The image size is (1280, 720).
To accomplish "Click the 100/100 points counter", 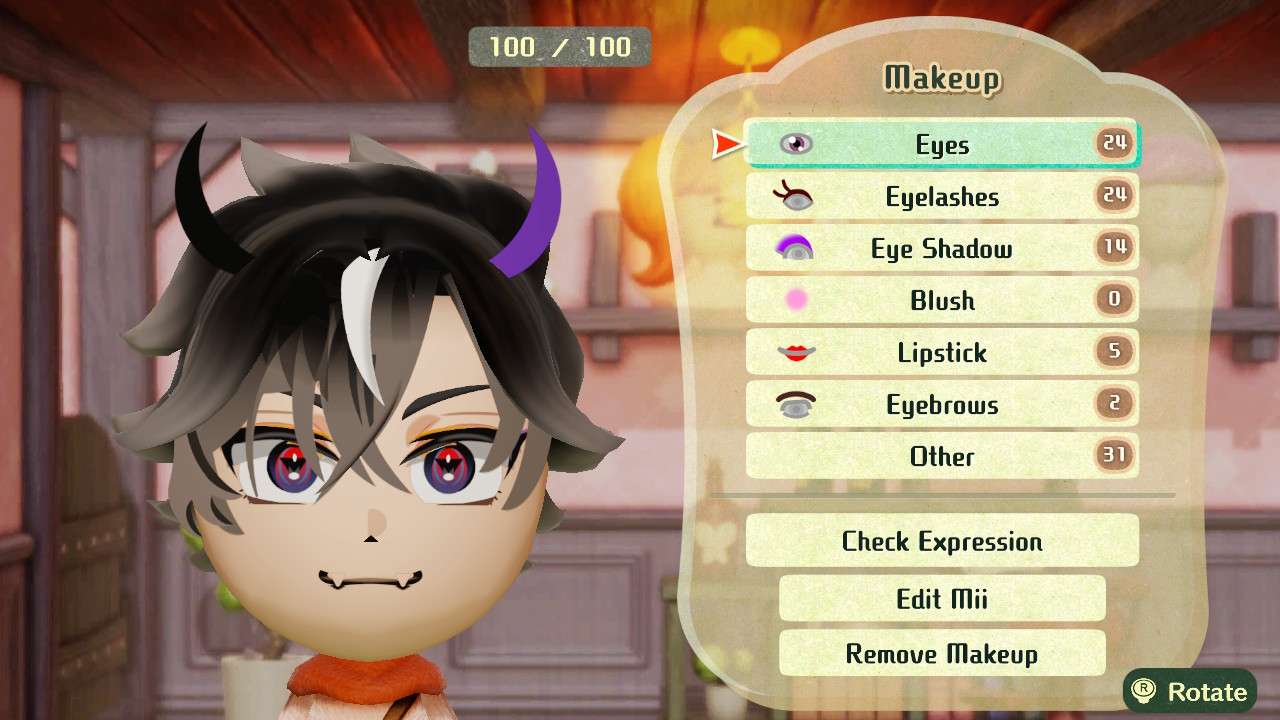I will (x=558, y=46).
